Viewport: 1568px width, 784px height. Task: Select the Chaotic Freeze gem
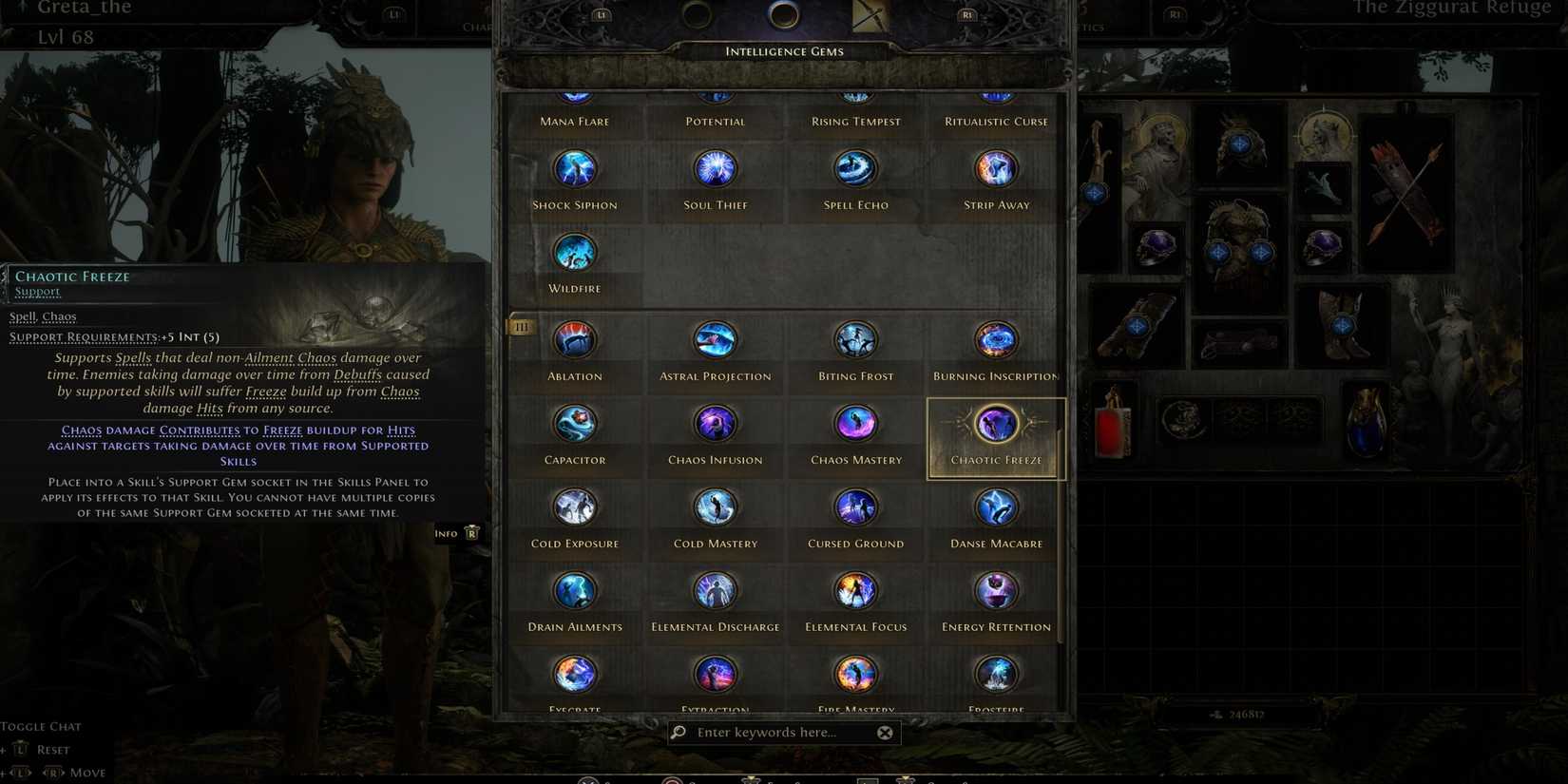tap(995, 423)
